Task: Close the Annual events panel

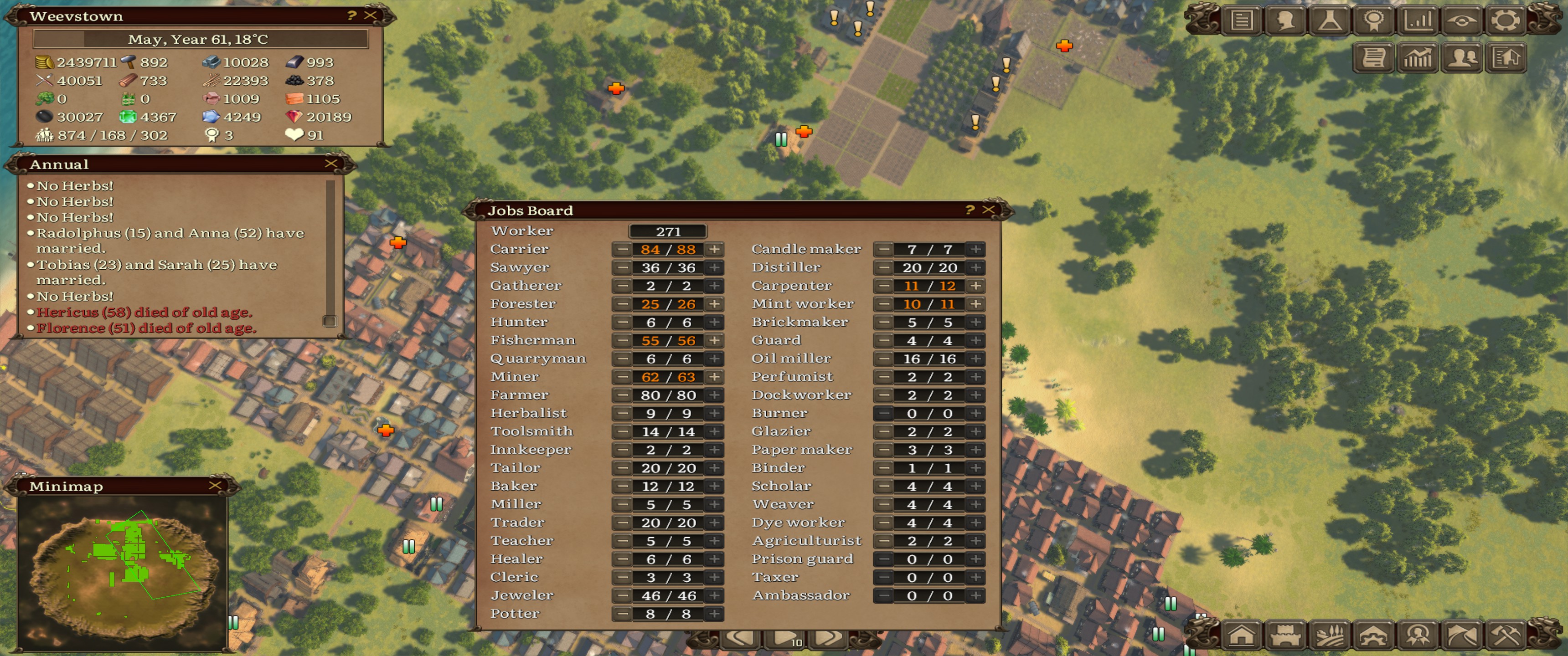Action: pos(331,164)
